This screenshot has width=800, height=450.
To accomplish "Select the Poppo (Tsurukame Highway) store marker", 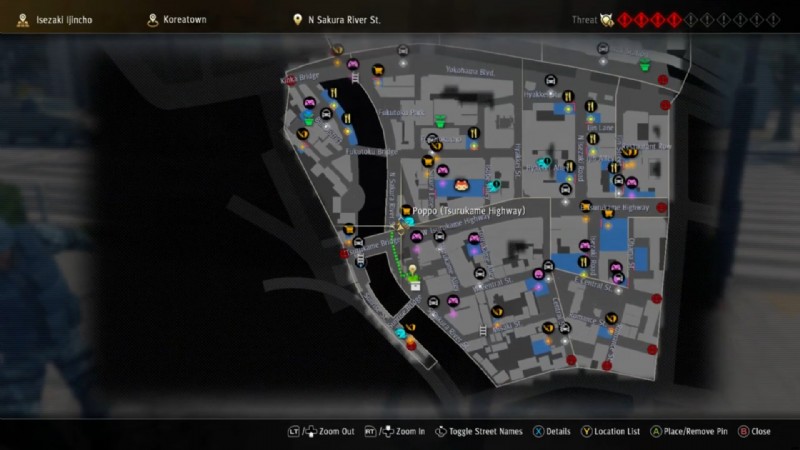I will (x=406, y=211).
